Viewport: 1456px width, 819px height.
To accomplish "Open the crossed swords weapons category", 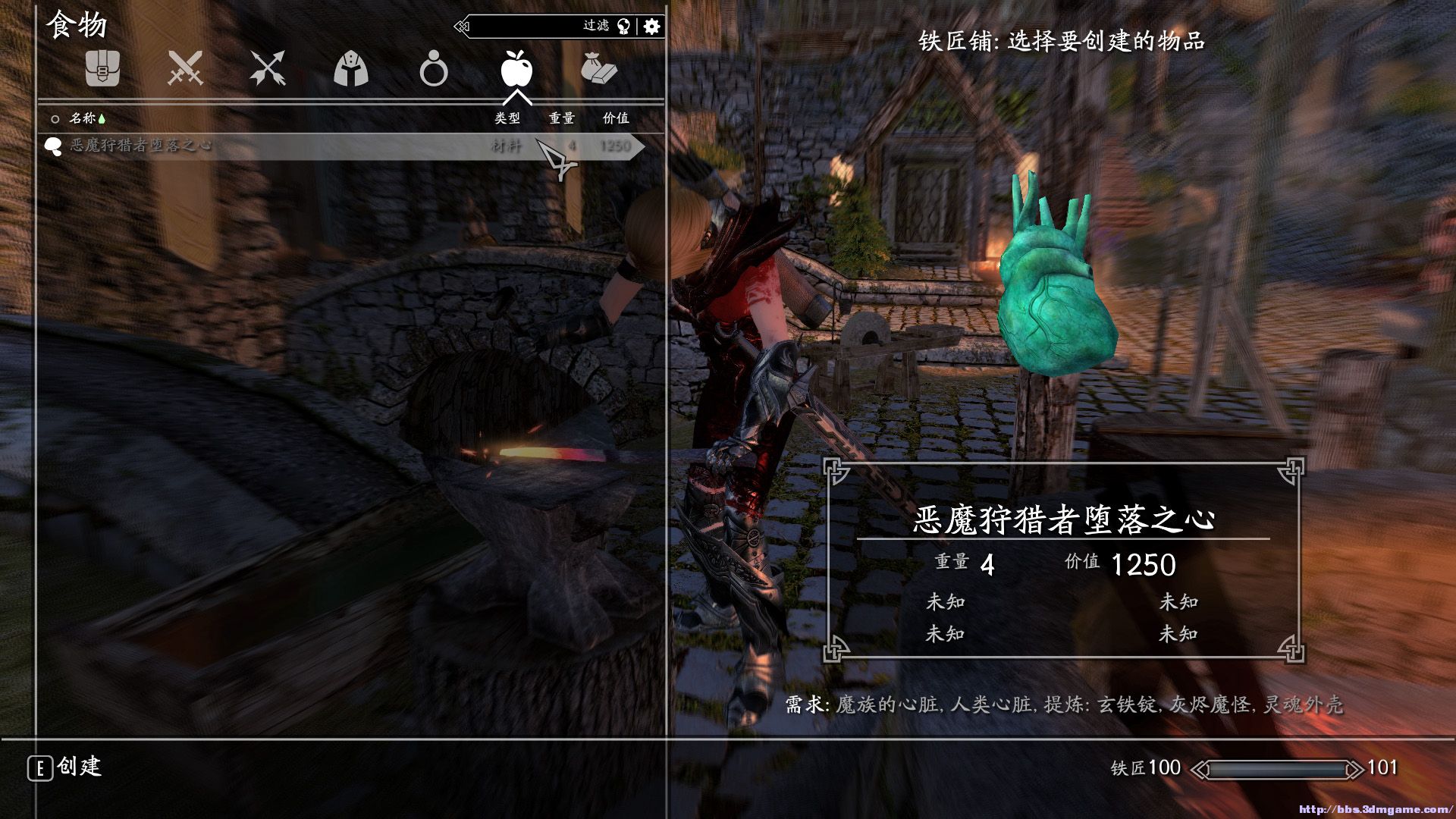I will coord(186,69).
